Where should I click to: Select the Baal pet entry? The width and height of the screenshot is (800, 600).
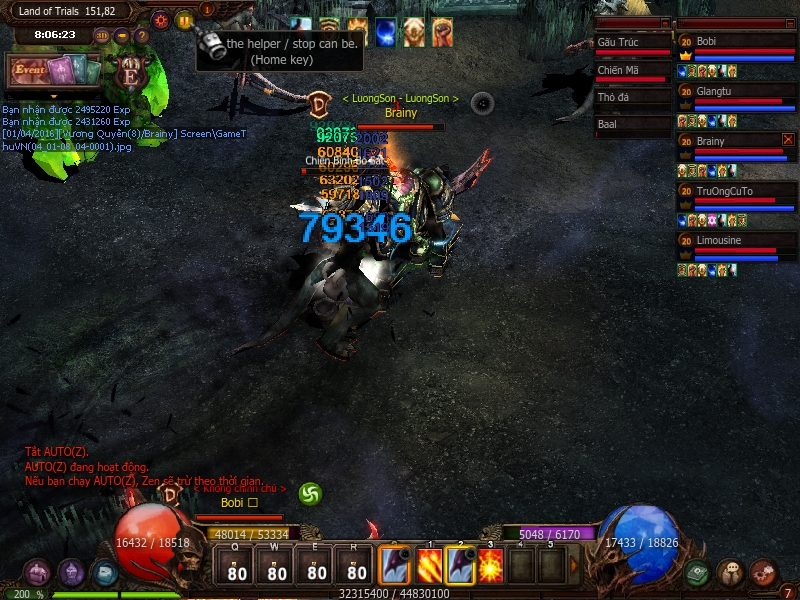[x=632, y=125]
